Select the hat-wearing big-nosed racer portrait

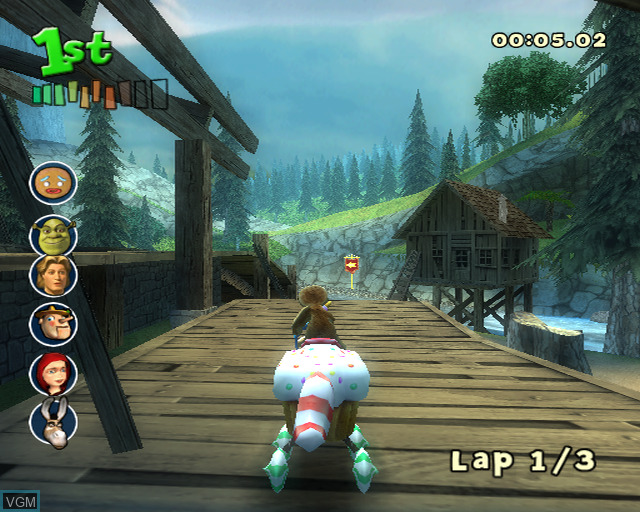[x=53, y=323]
